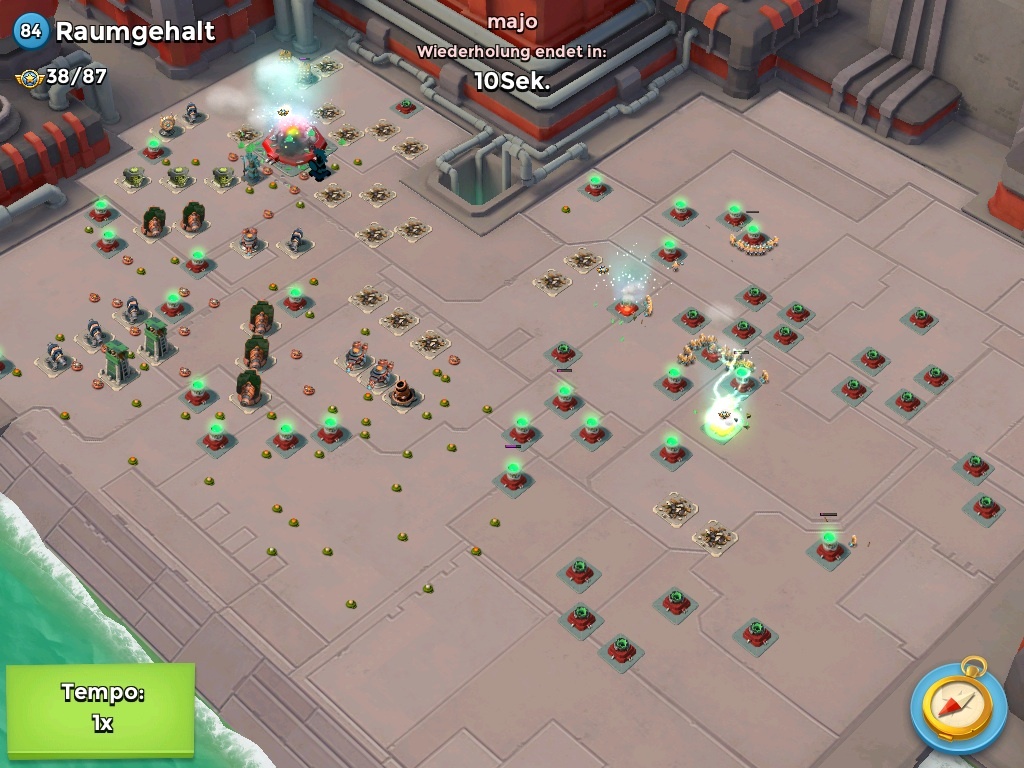Change the replay Tempo 1x speed
The image size is (1024, 768).
[x=100, y=708]
